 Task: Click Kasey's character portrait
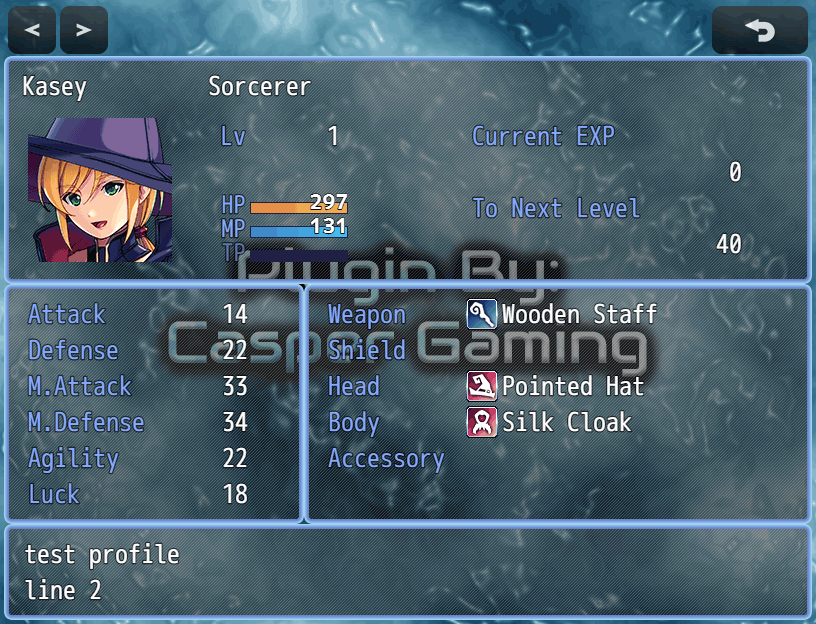click(100, 189)
